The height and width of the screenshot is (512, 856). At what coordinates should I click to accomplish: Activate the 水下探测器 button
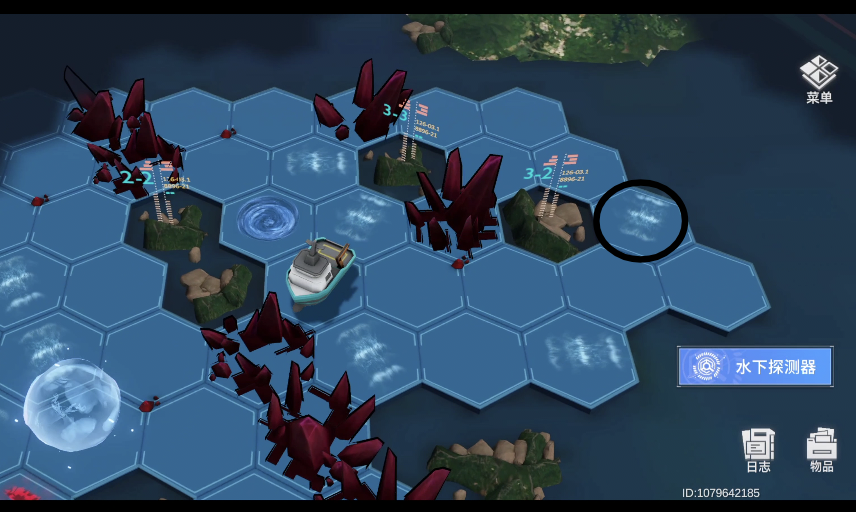point(755,367)
